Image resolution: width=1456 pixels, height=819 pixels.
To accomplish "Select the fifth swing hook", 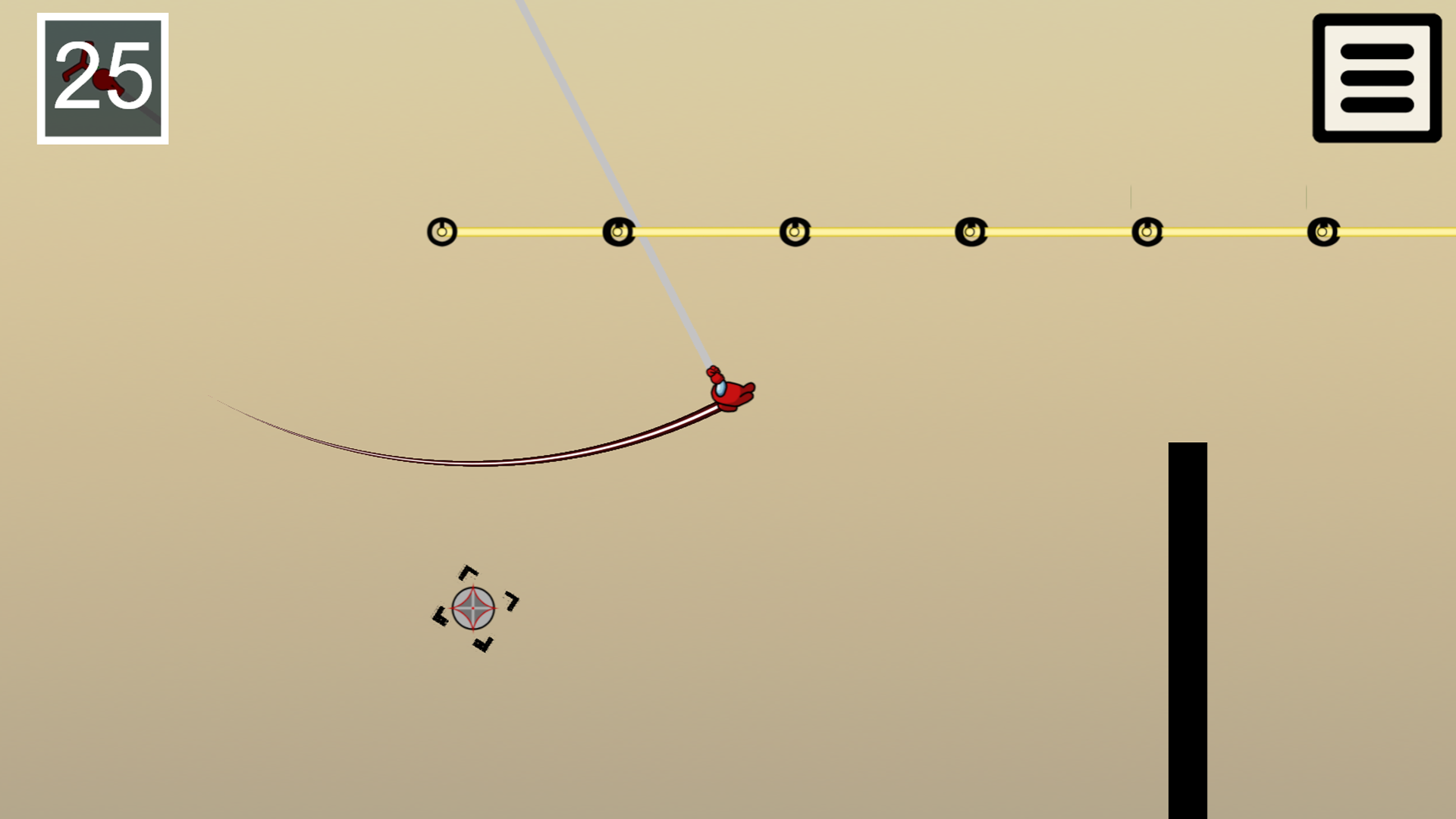I will pos(1147,230).
